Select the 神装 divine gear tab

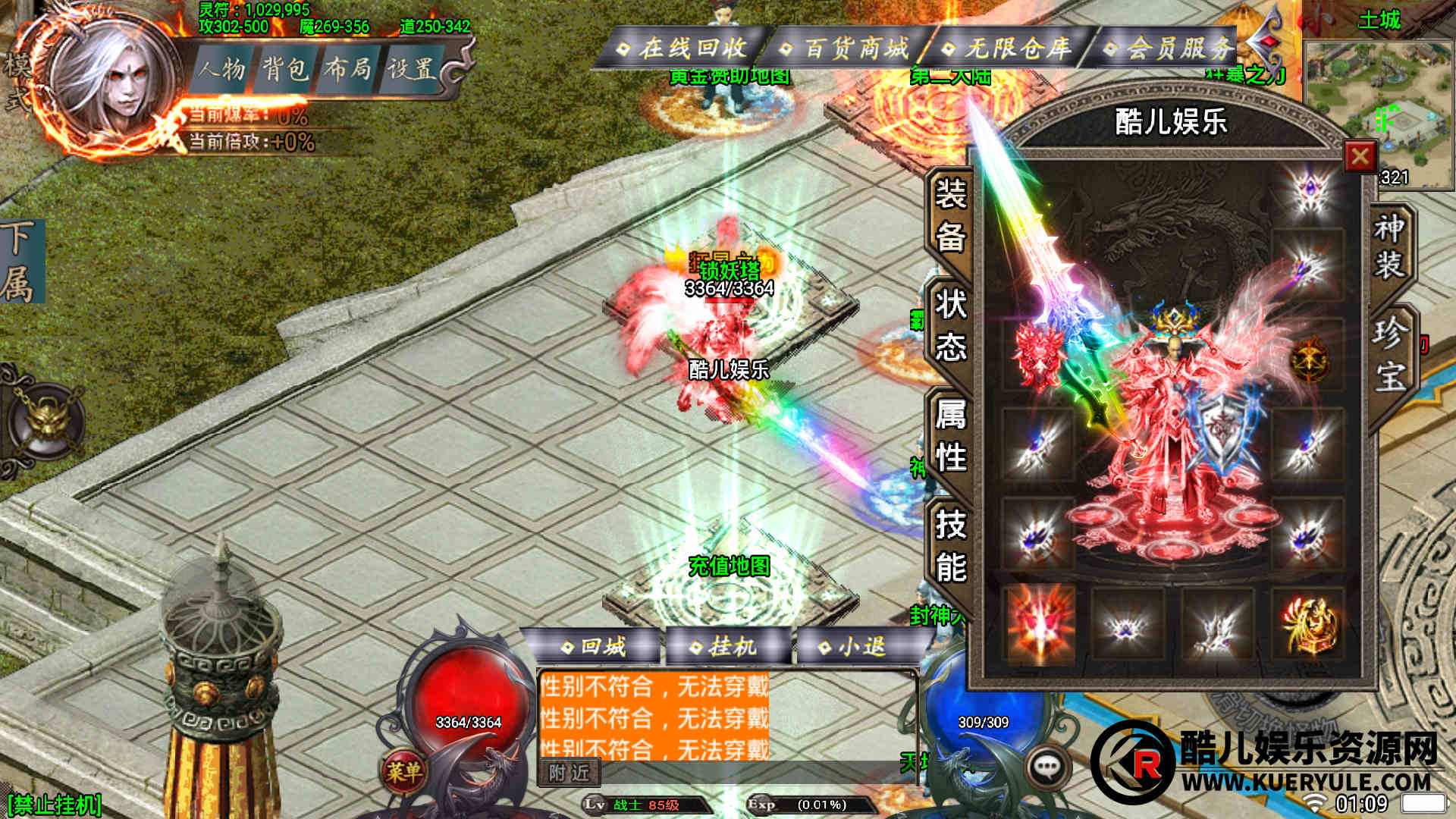pos(1389,246)
